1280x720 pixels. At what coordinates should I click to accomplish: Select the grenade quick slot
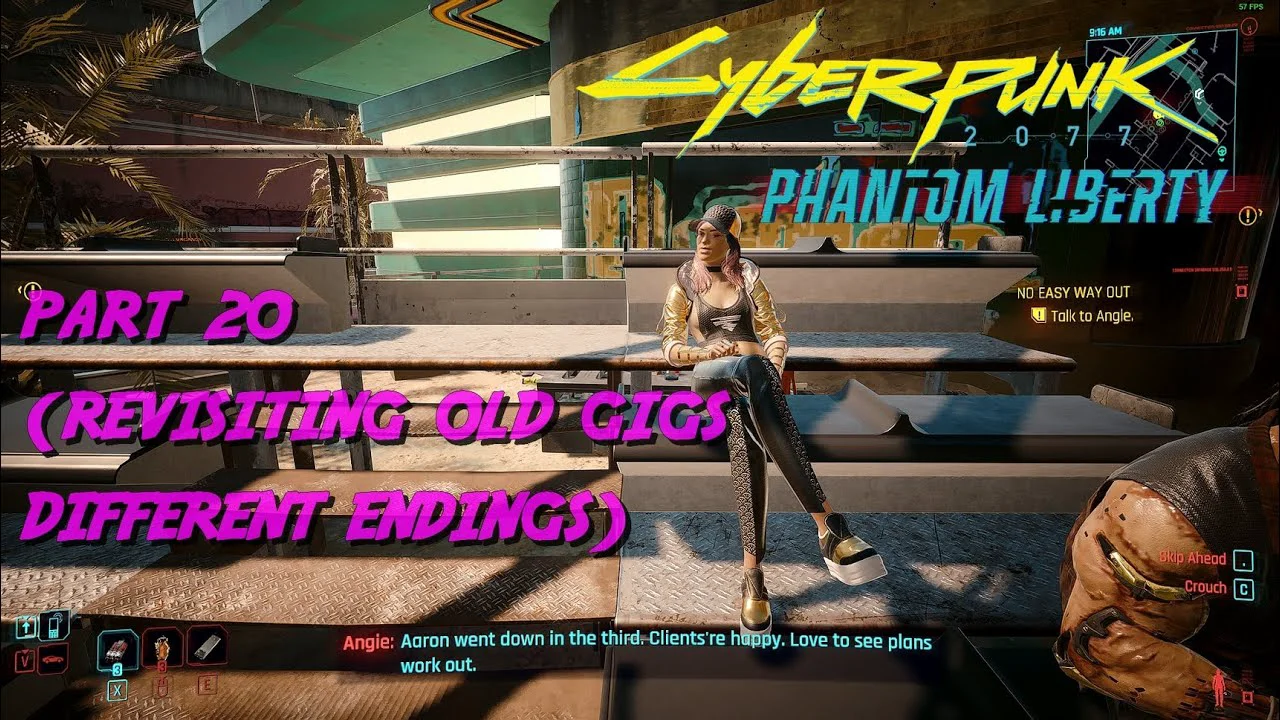coord(162,648)
